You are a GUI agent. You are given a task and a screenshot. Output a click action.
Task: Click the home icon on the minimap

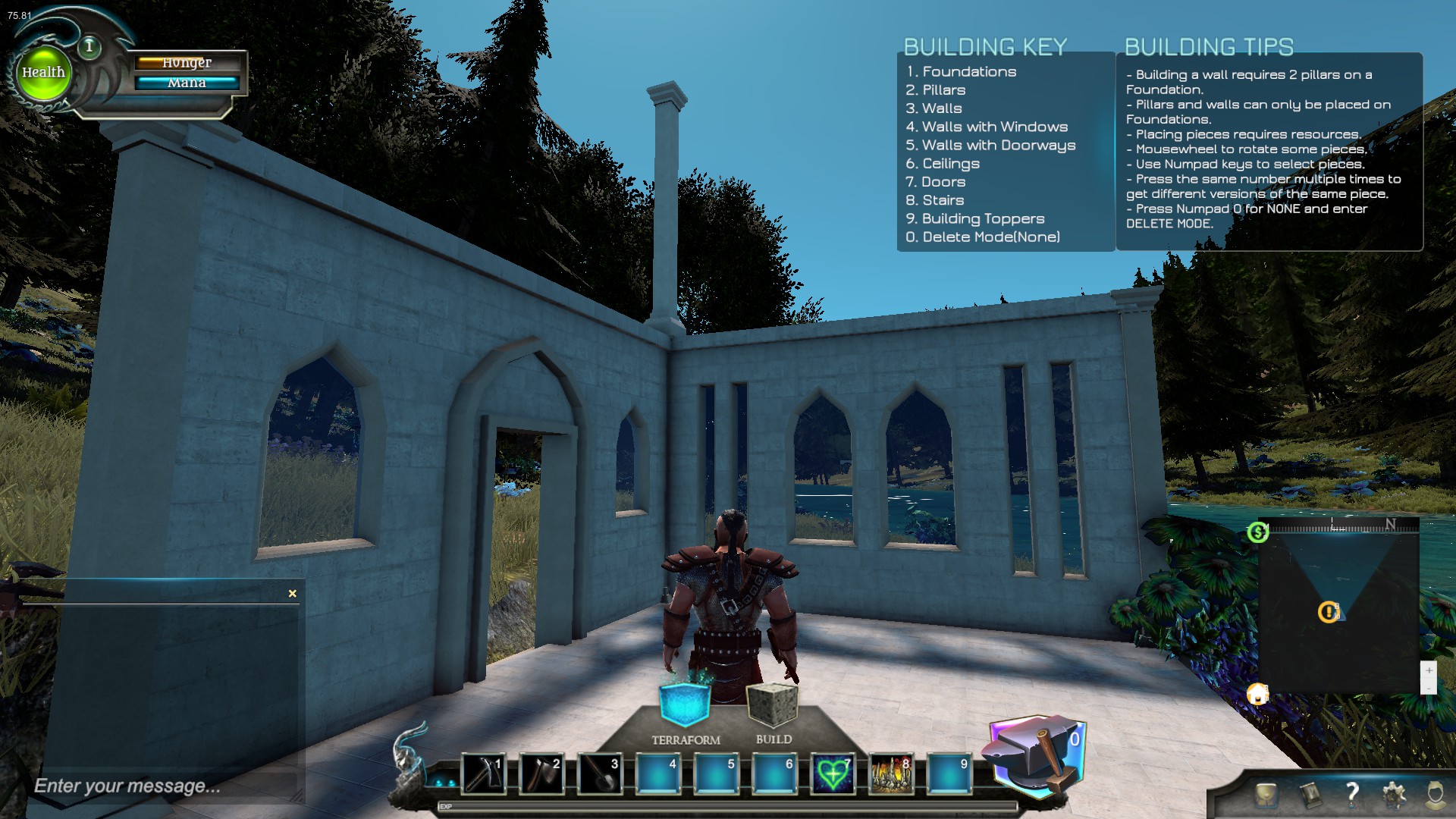[x=1257, y=694]
